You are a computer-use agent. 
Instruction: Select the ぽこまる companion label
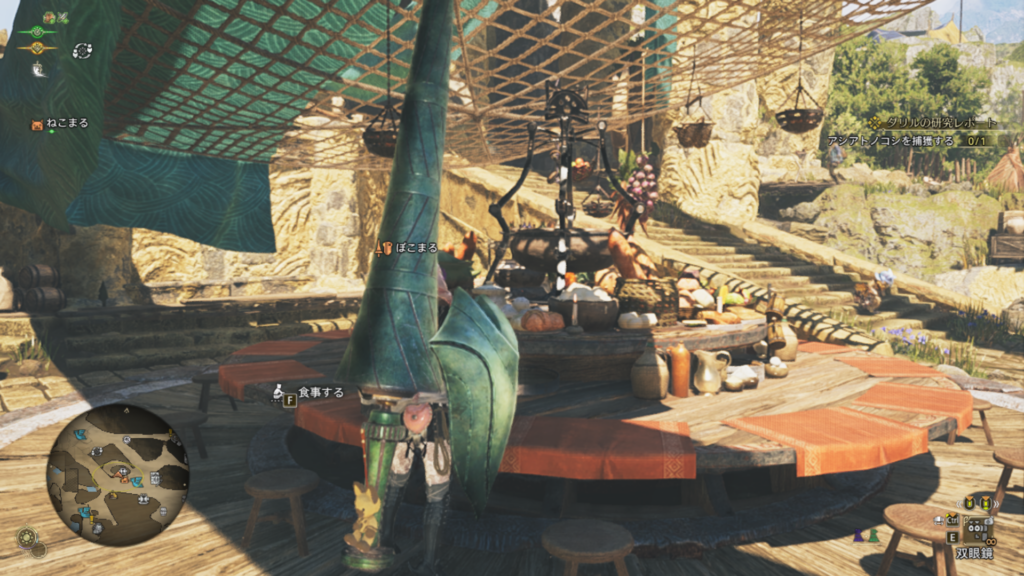412,248
